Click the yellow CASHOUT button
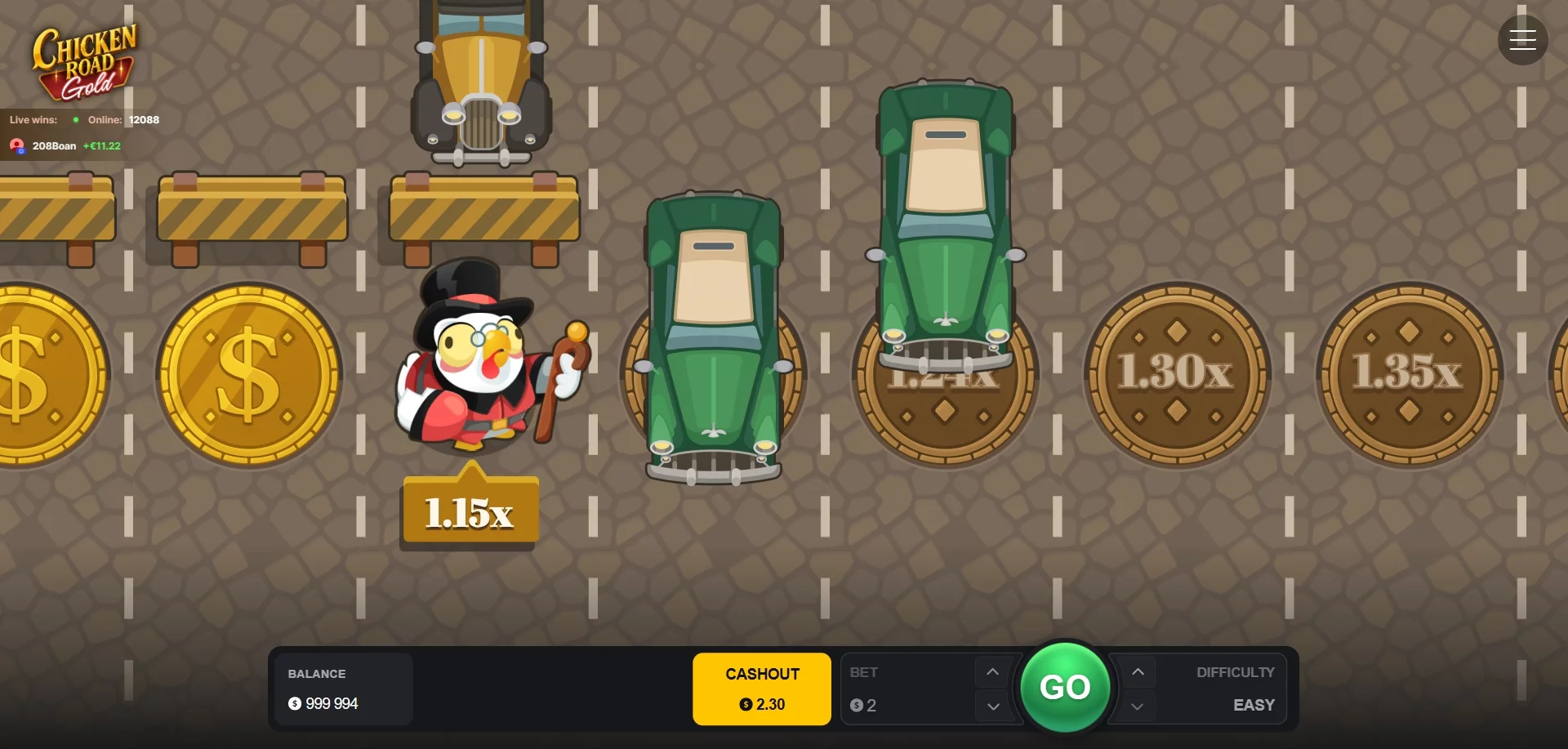The height and width of the screenshot is (749, 1568). (x=762, y=689)
